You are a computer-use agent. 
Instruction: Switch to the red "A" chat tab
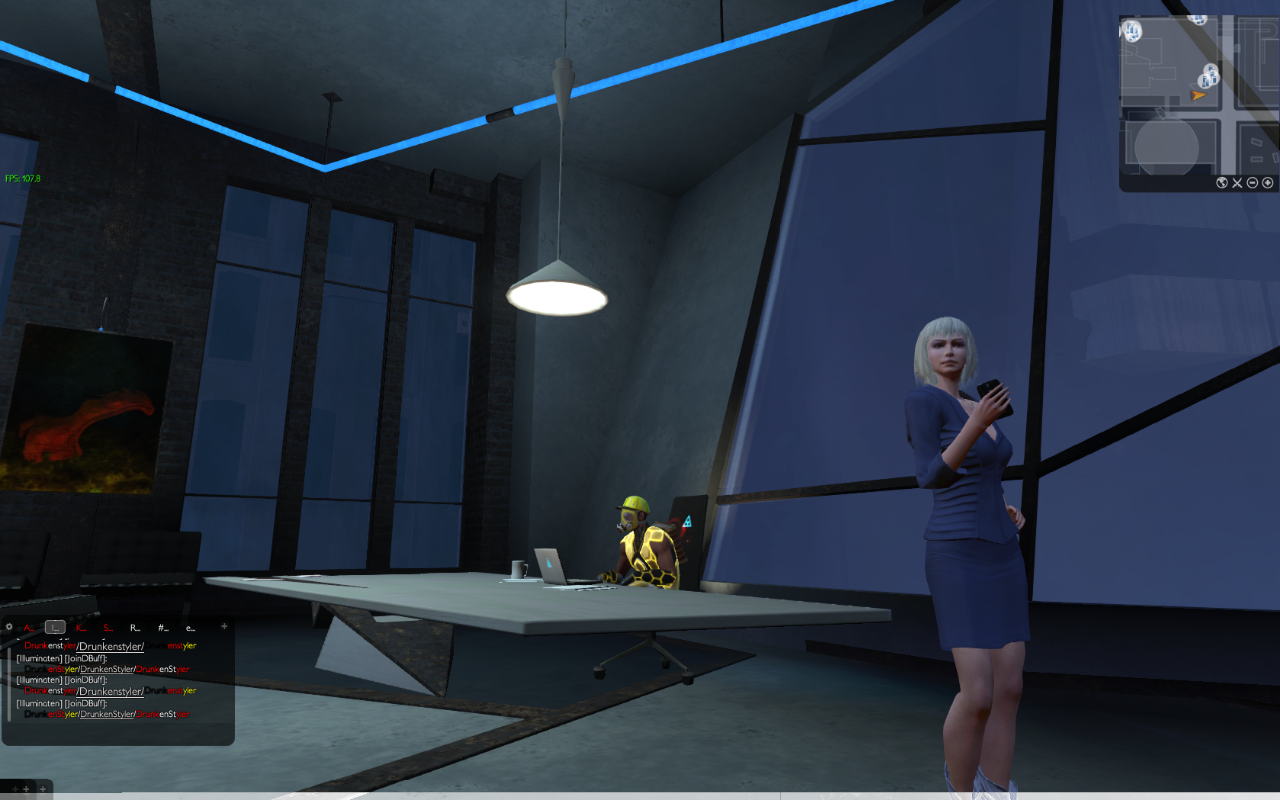coord(28,627)
